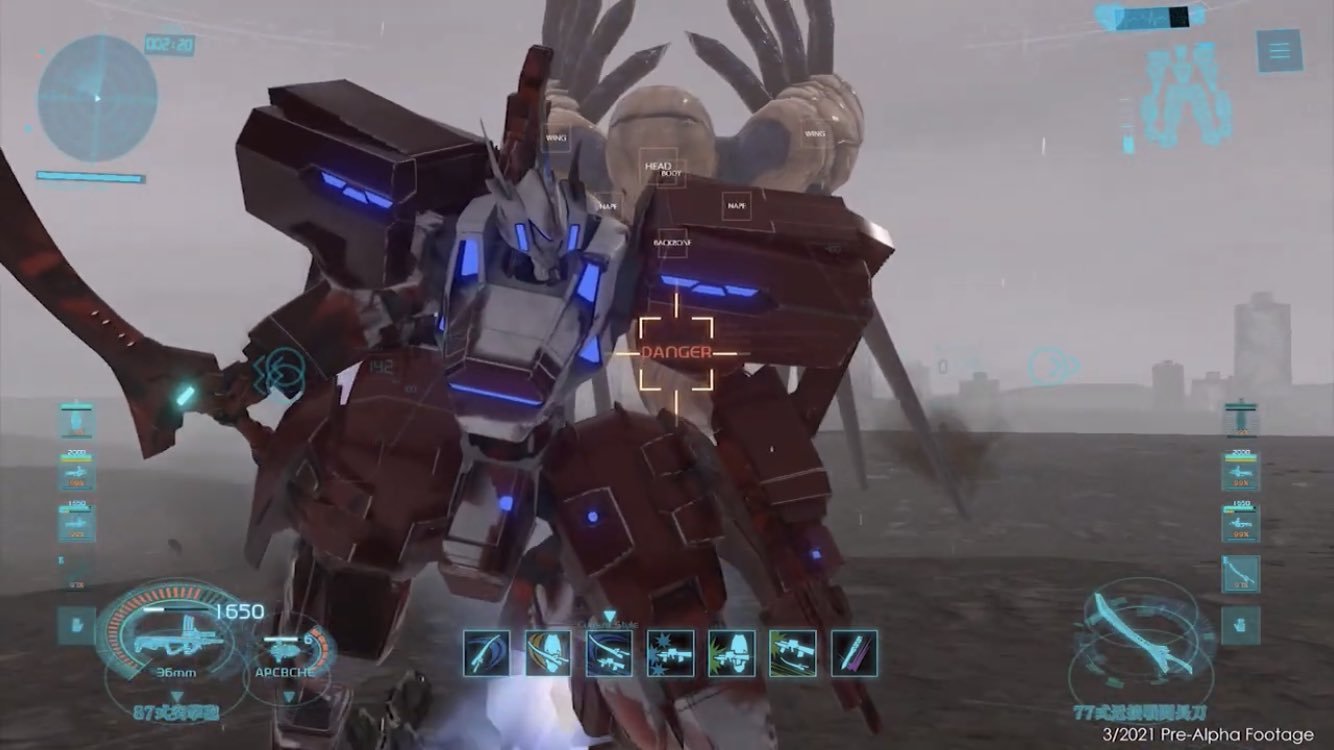
Task: Activate the rifle with blue bursts style
Action: point(670,653)
